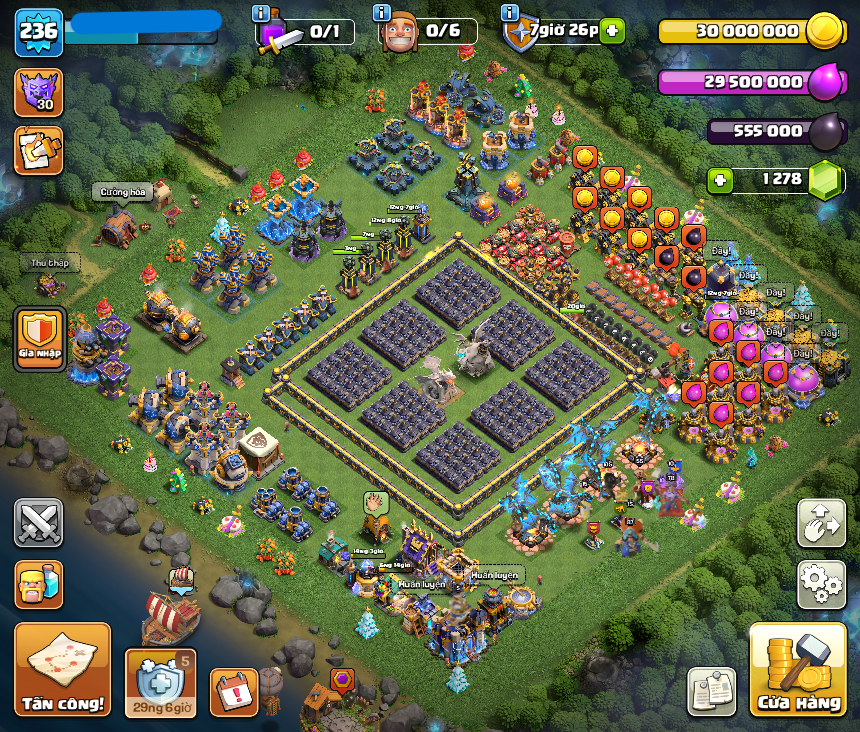This screenshot has width=860, height=732.
Task: Show info for the shield timer
Action: [510, 13]
